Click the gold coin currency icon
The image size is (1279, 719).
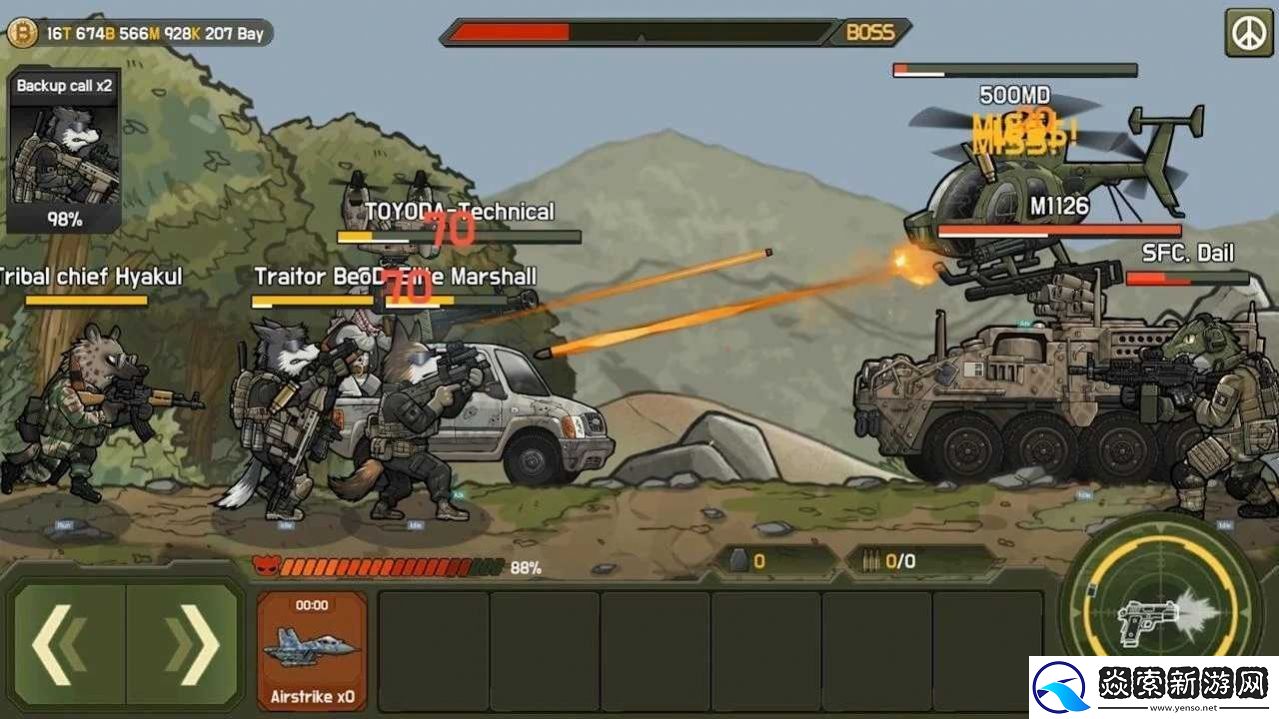[21, 33]
